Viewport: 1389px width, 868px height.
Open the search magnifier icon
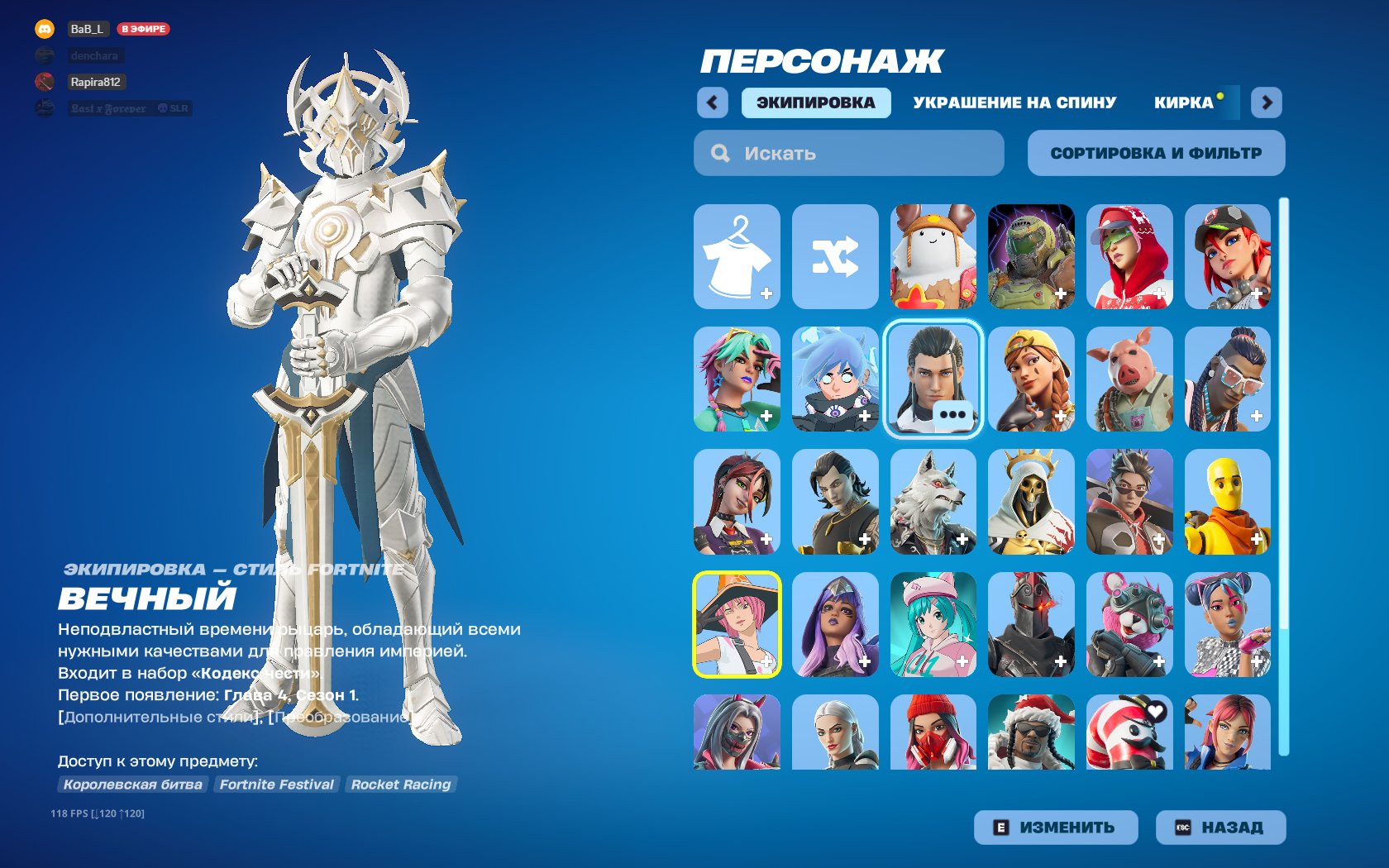point(719,153)
